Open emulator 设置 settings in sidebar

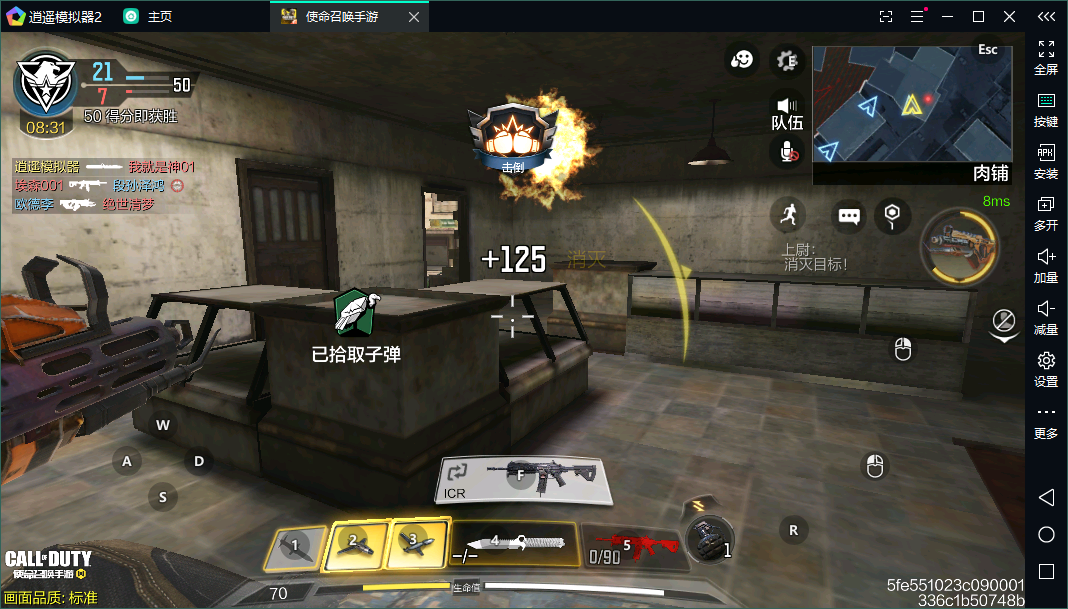click(1046, 368)
